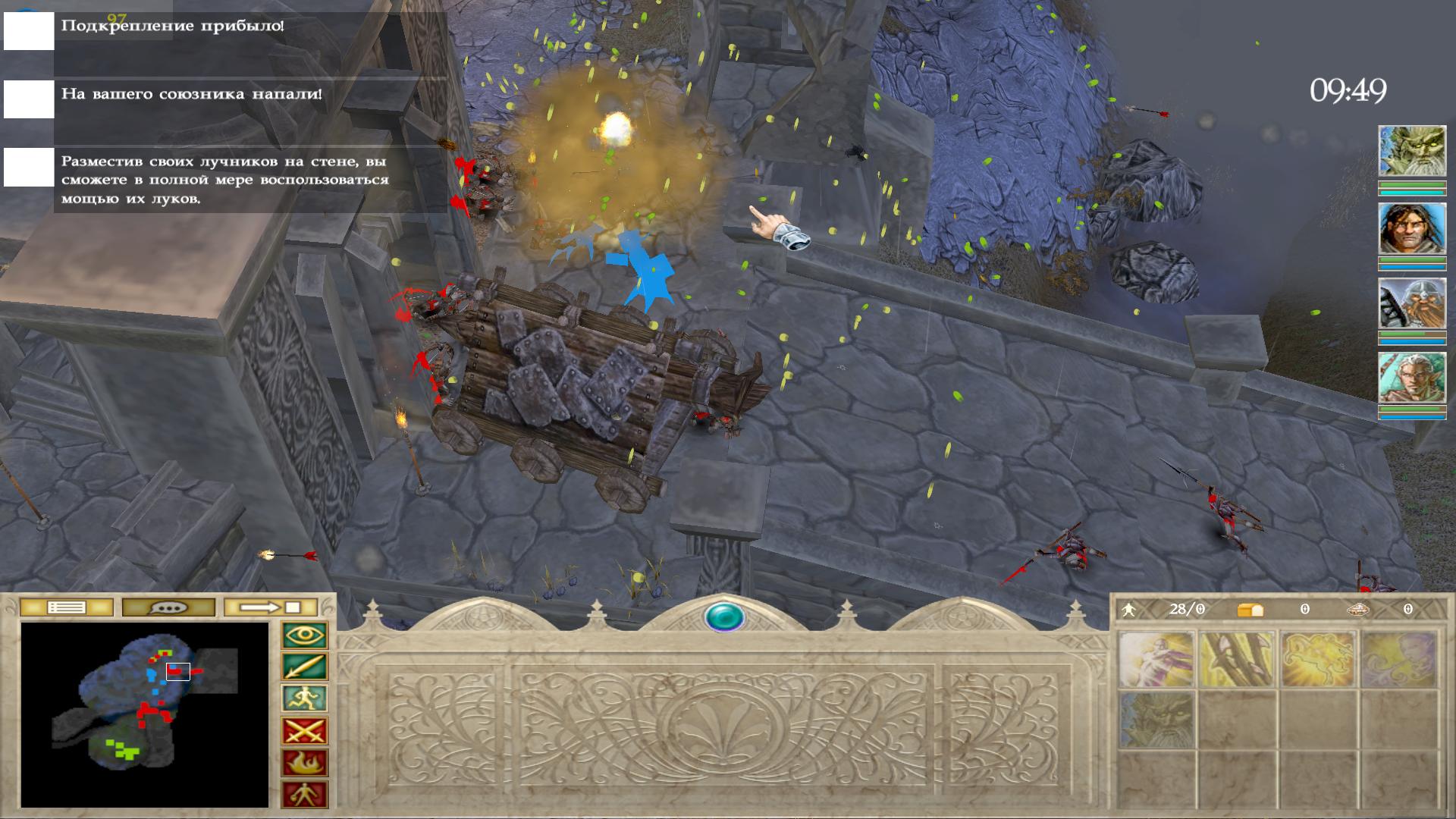
Task: Choose the crossed swords attack stance
Action: coord(305,731)
